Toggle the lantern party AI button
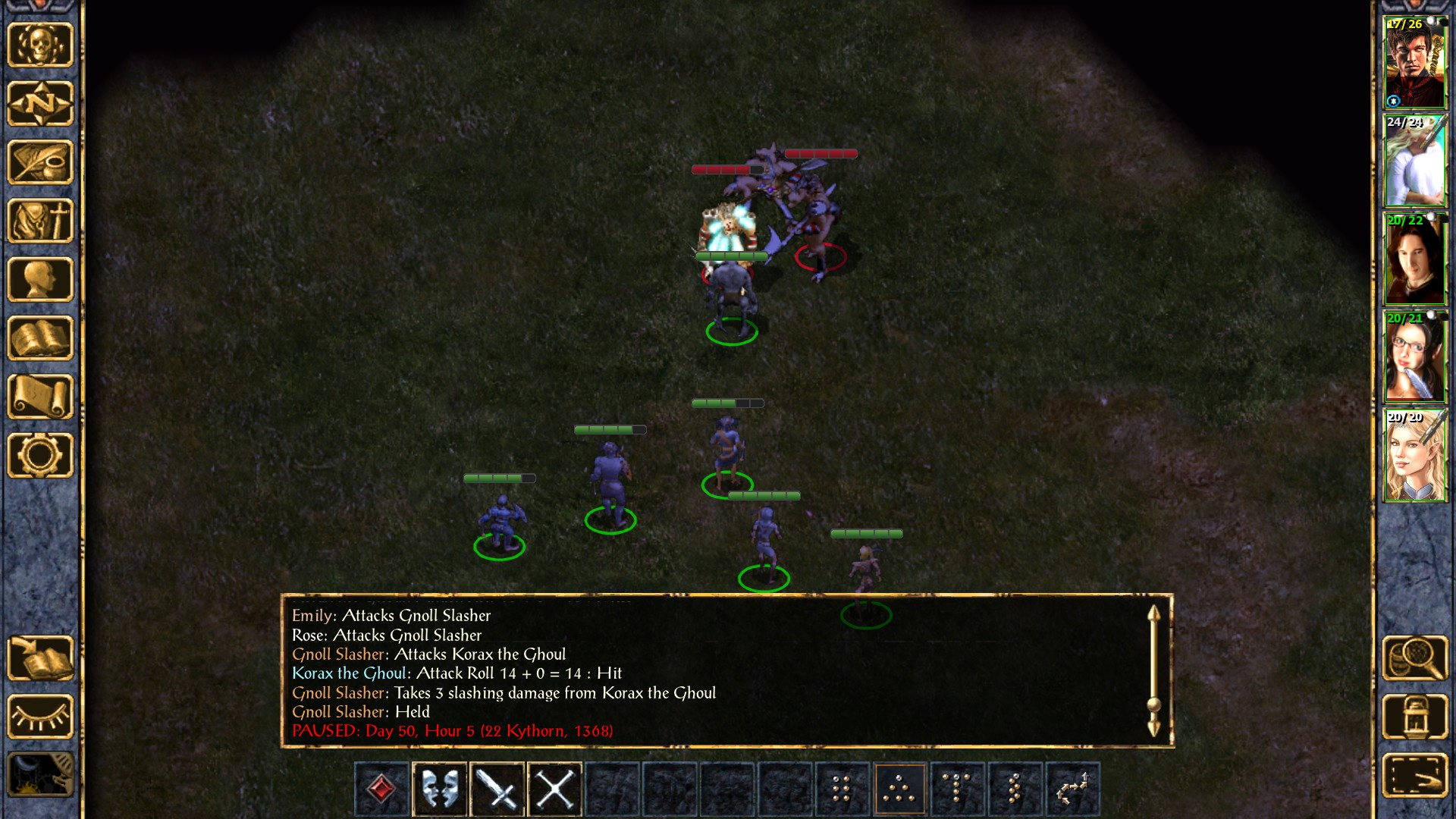The width and height of the screenshot is (1456, 819). click(1415, 717)
